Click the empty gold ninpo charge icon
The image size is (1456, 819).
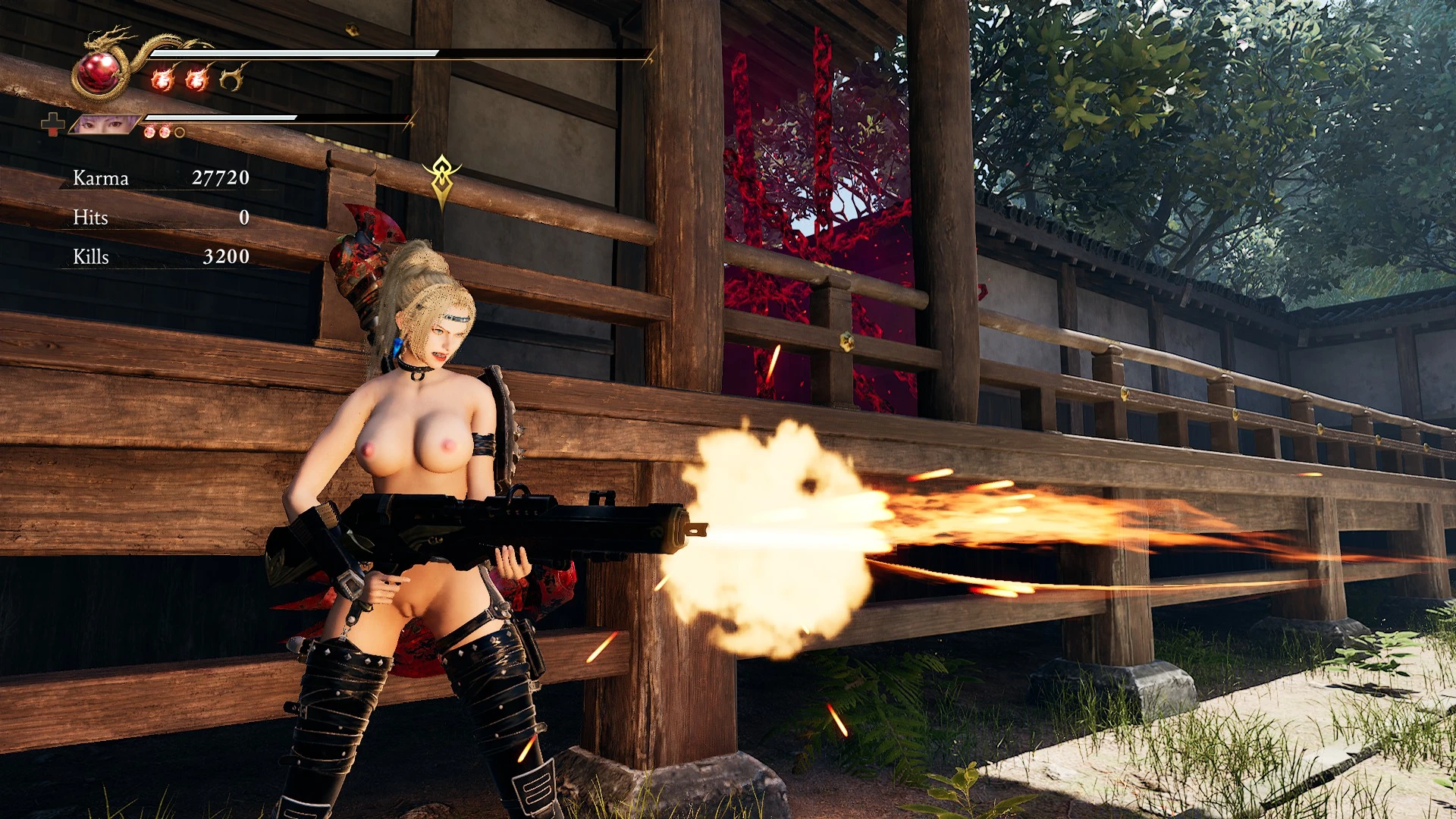(232, 77)
